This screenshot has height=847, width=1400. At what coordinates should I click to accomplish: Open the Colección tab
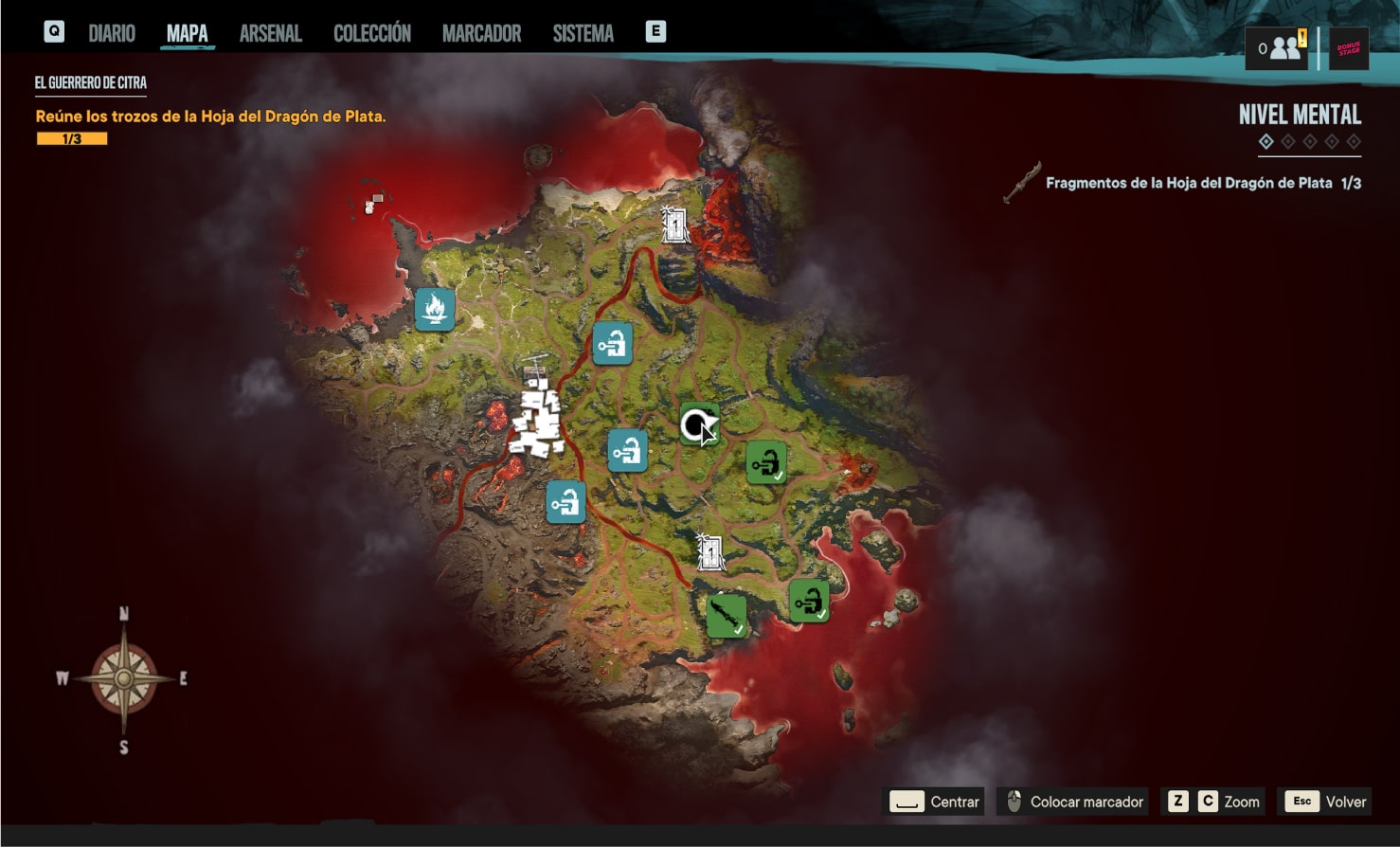(x=371, y=32)
